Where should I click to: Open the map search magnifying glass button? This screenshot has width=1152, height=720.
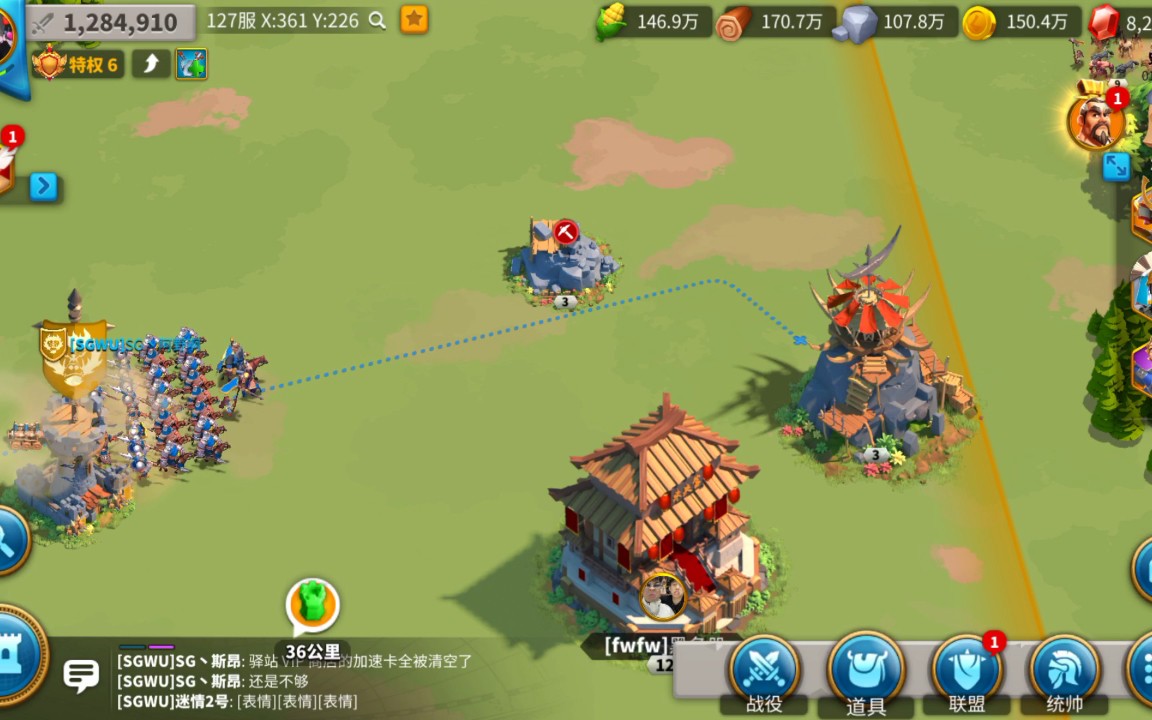[x=8, y=541]
